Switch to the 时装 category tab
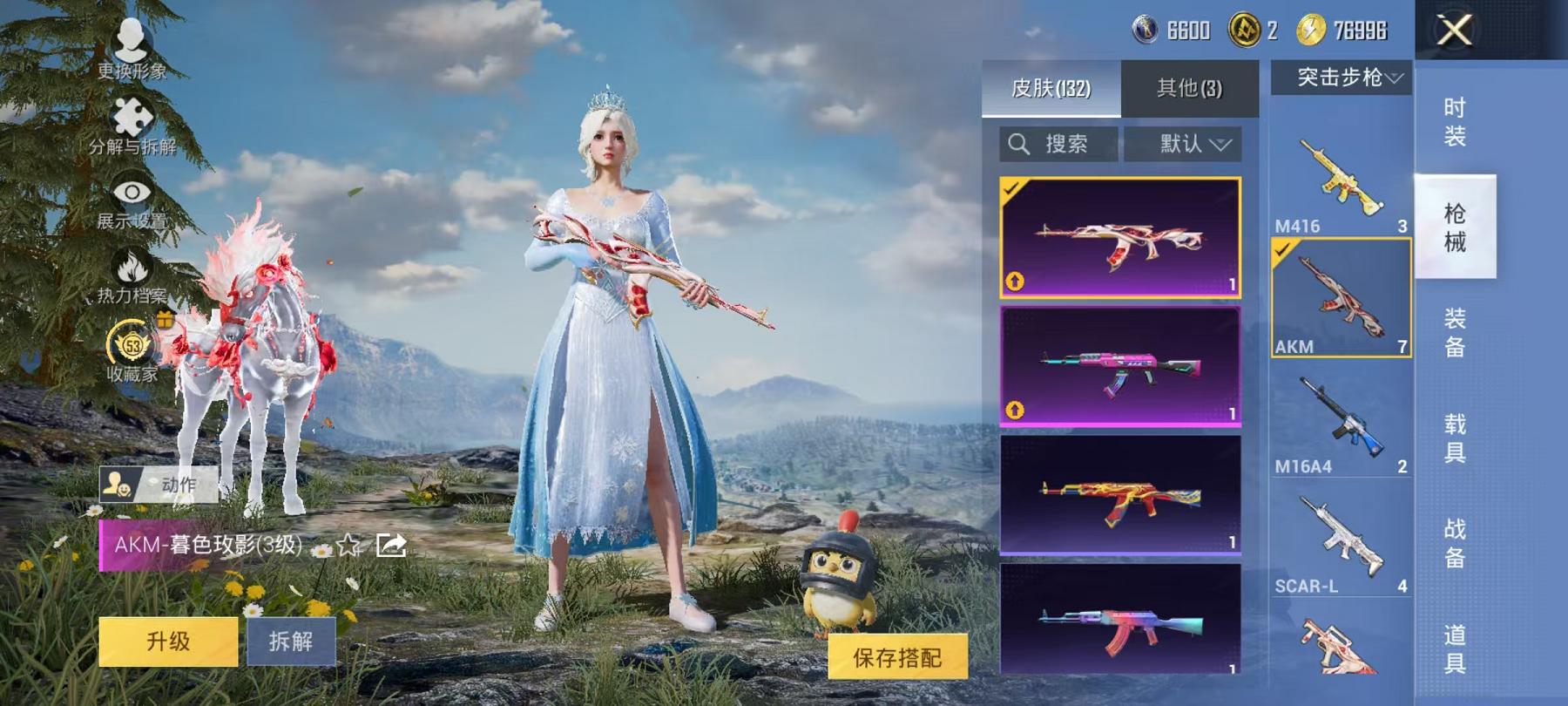 1455,122
